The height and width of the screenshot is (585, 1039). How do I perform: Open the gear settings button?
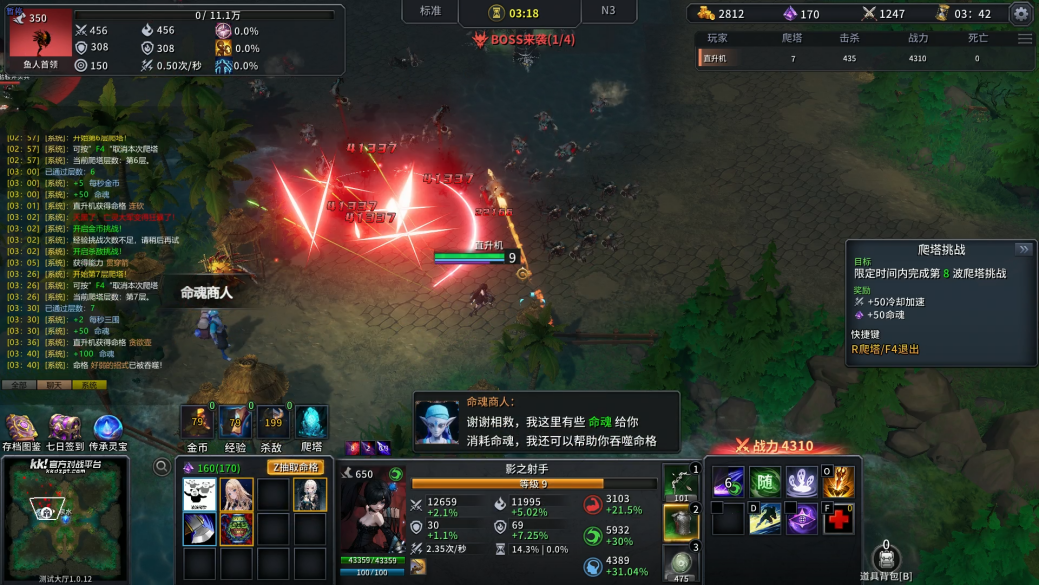click(1020, 14)
